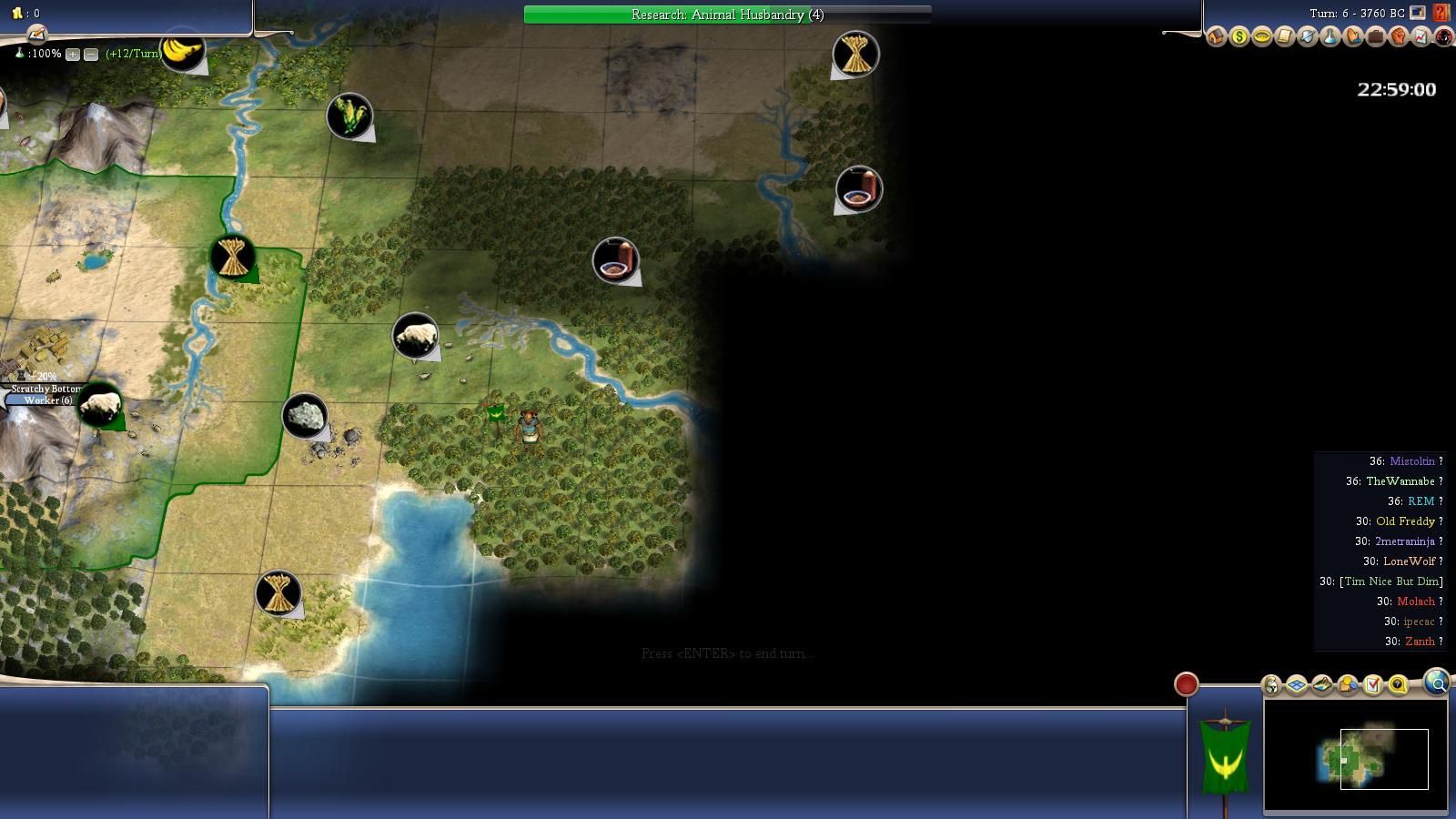Viewport: 1456px width, 819px height.
Task: Show the Info screen graph icon
Action: click(x=1421, y=37)
